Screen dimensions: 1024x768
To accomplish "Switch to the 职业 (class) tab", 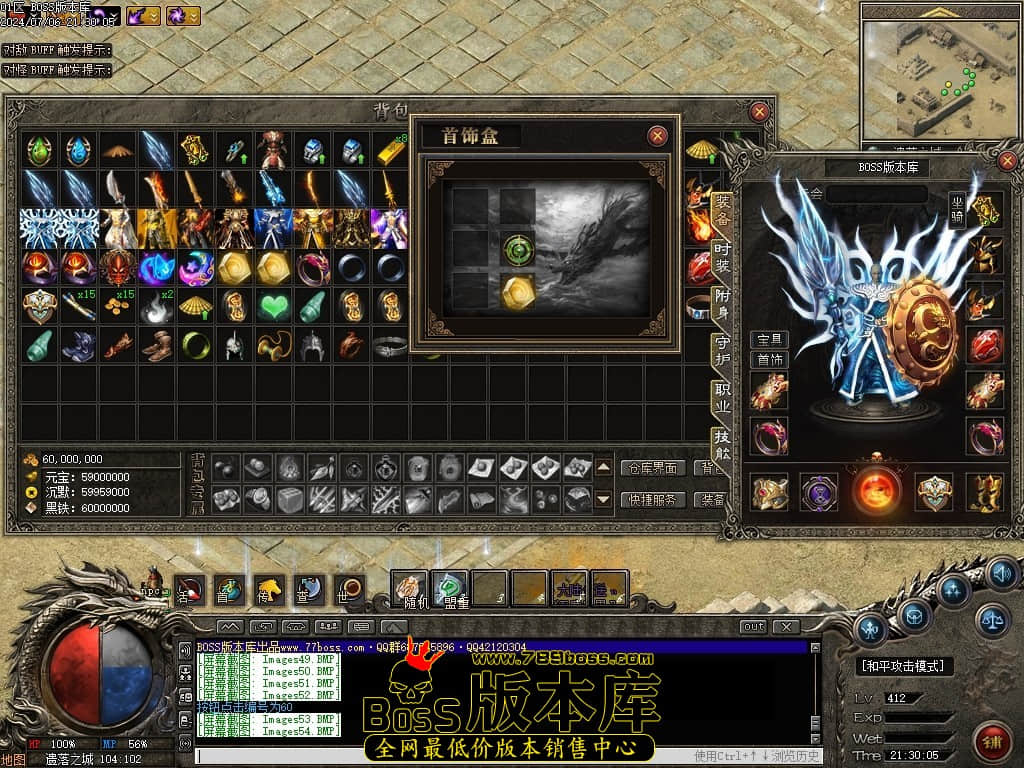I will [x=722, y=398].
